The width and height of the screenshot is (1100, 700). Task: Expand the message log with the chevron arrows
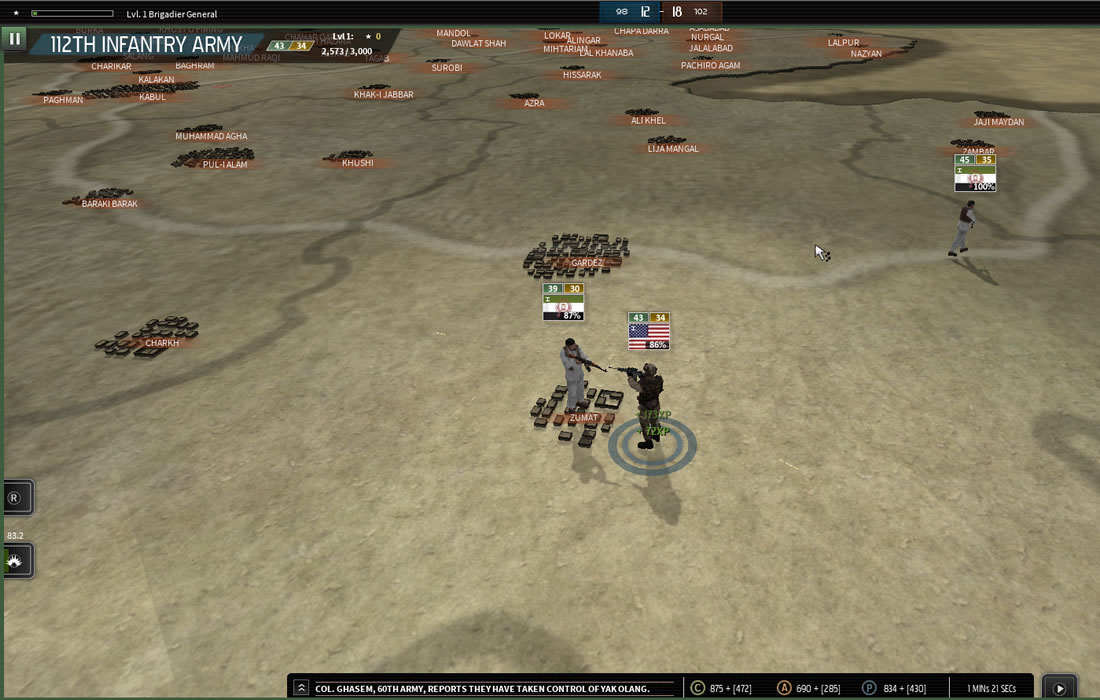tap(300, 688)
